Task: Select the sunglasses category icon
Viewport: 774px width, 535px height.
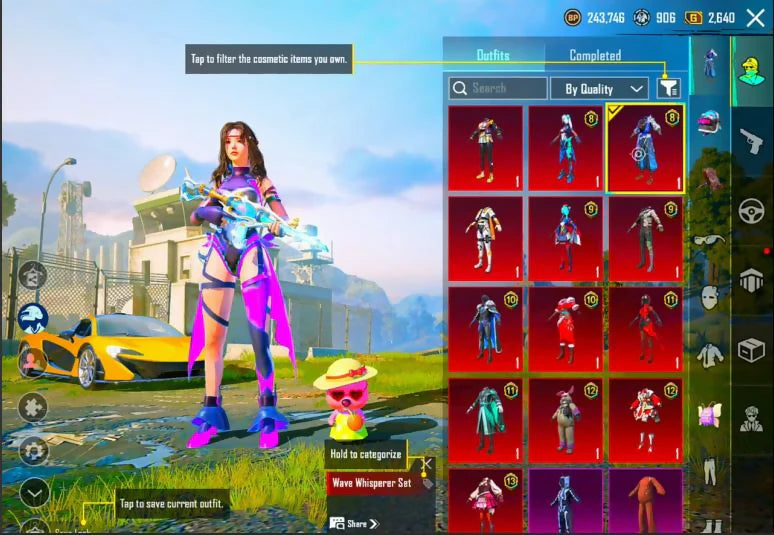Action: pos(710,240)
